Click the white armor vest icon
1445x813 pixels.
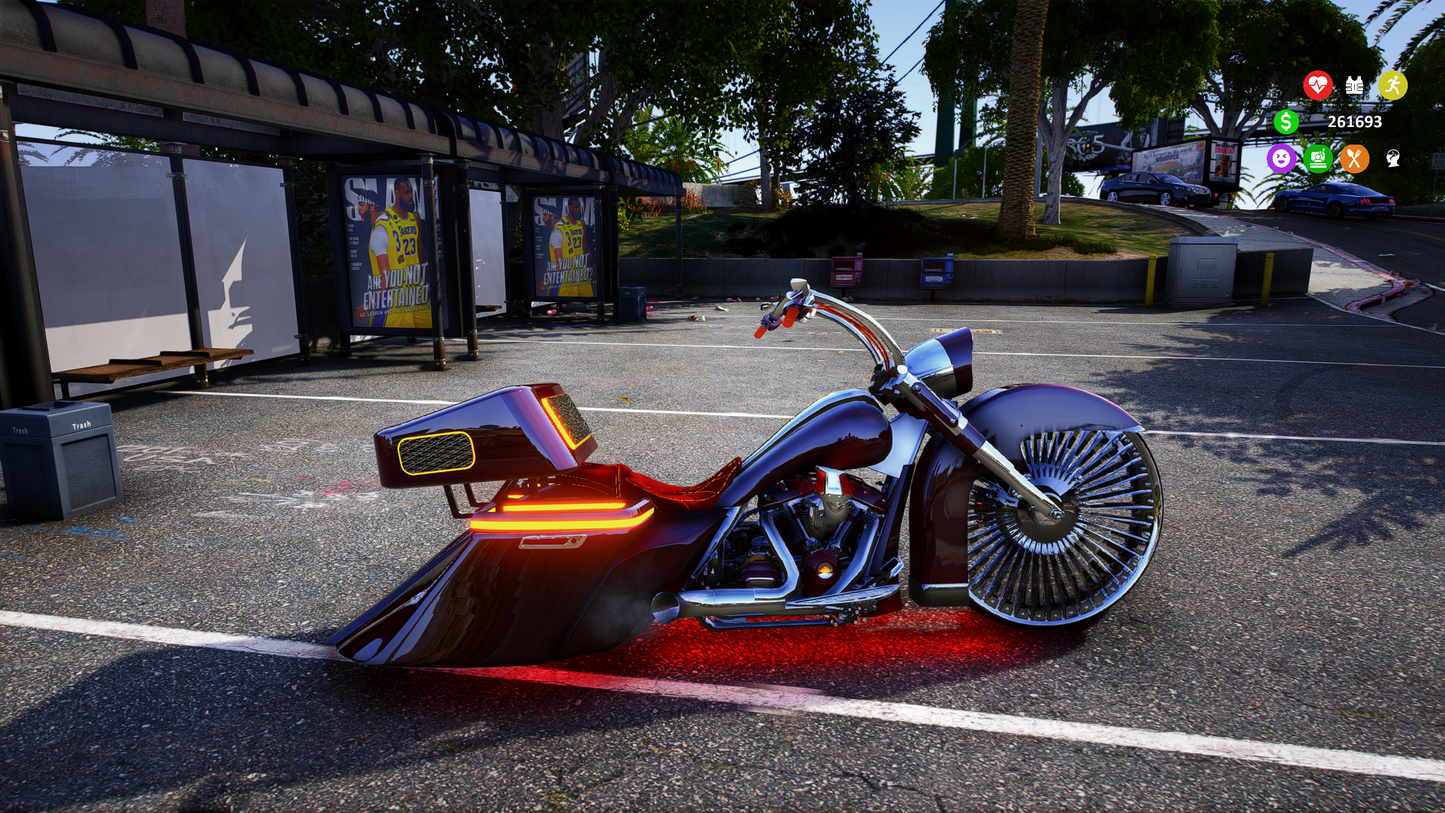point(1353,84)
